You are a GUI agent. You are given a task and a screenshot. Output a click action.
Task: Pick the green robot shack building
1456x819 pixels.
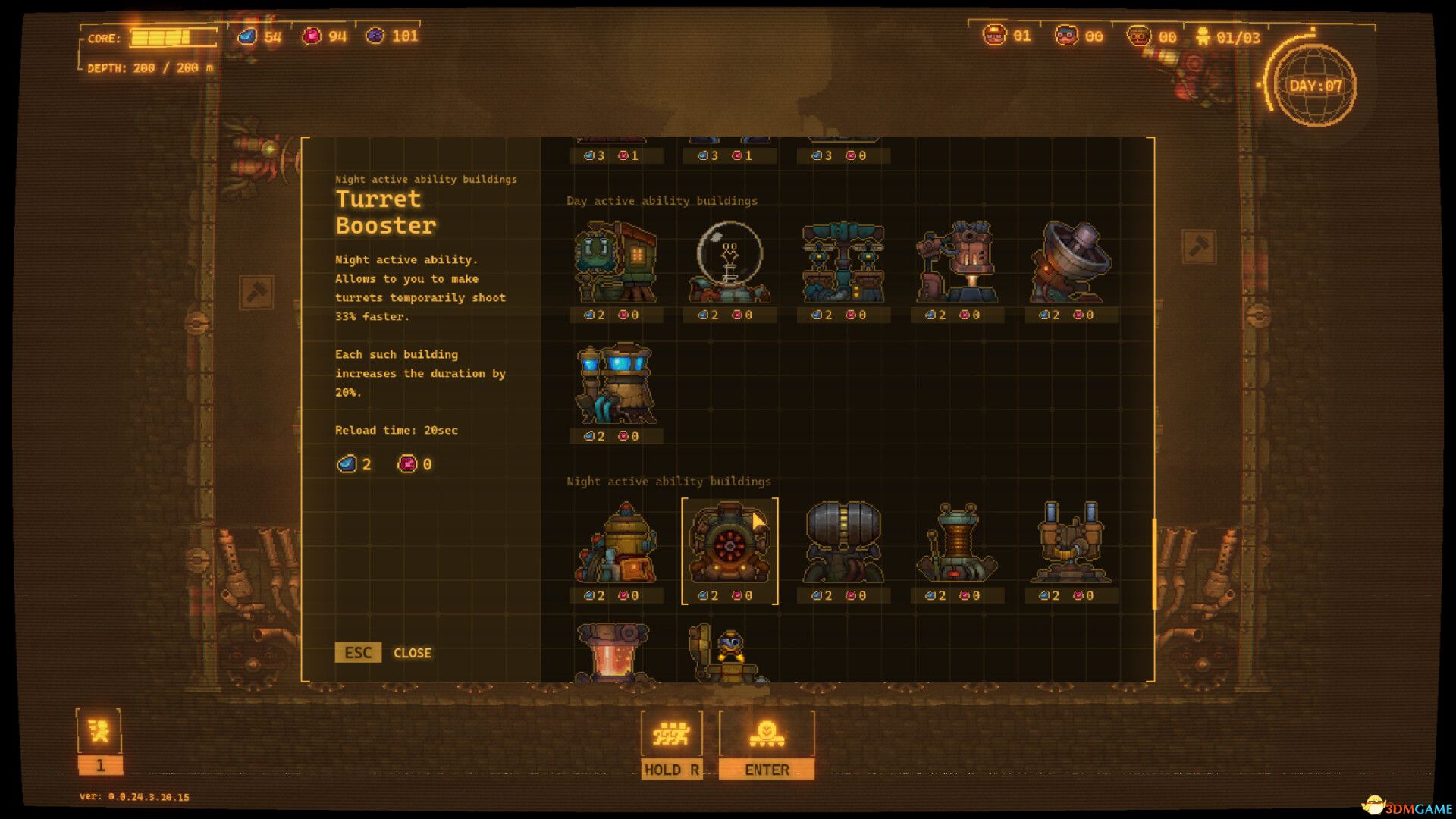click(x=616, y=262)
